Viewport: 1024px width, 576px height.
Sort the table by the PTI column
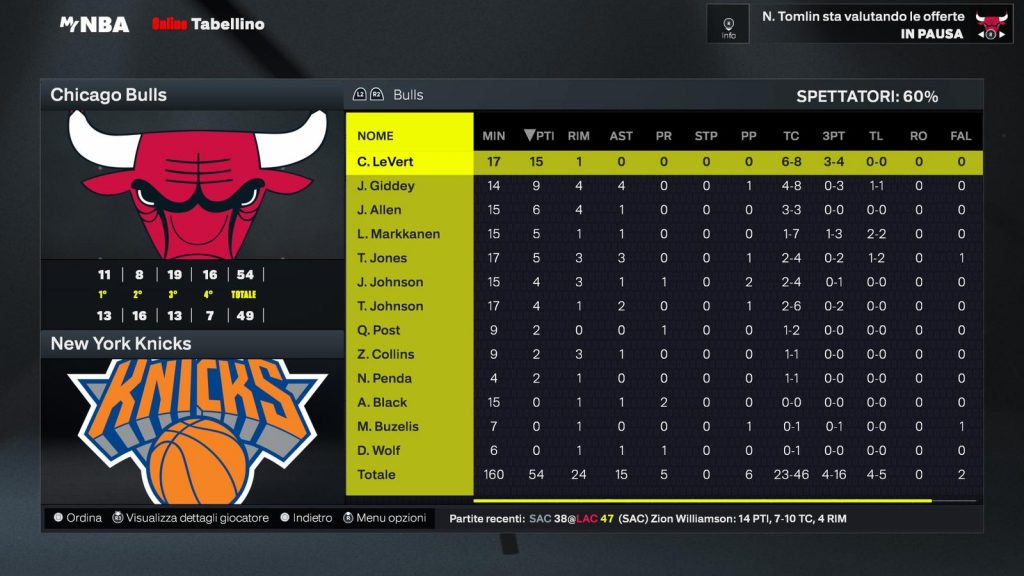click(540, 136)
